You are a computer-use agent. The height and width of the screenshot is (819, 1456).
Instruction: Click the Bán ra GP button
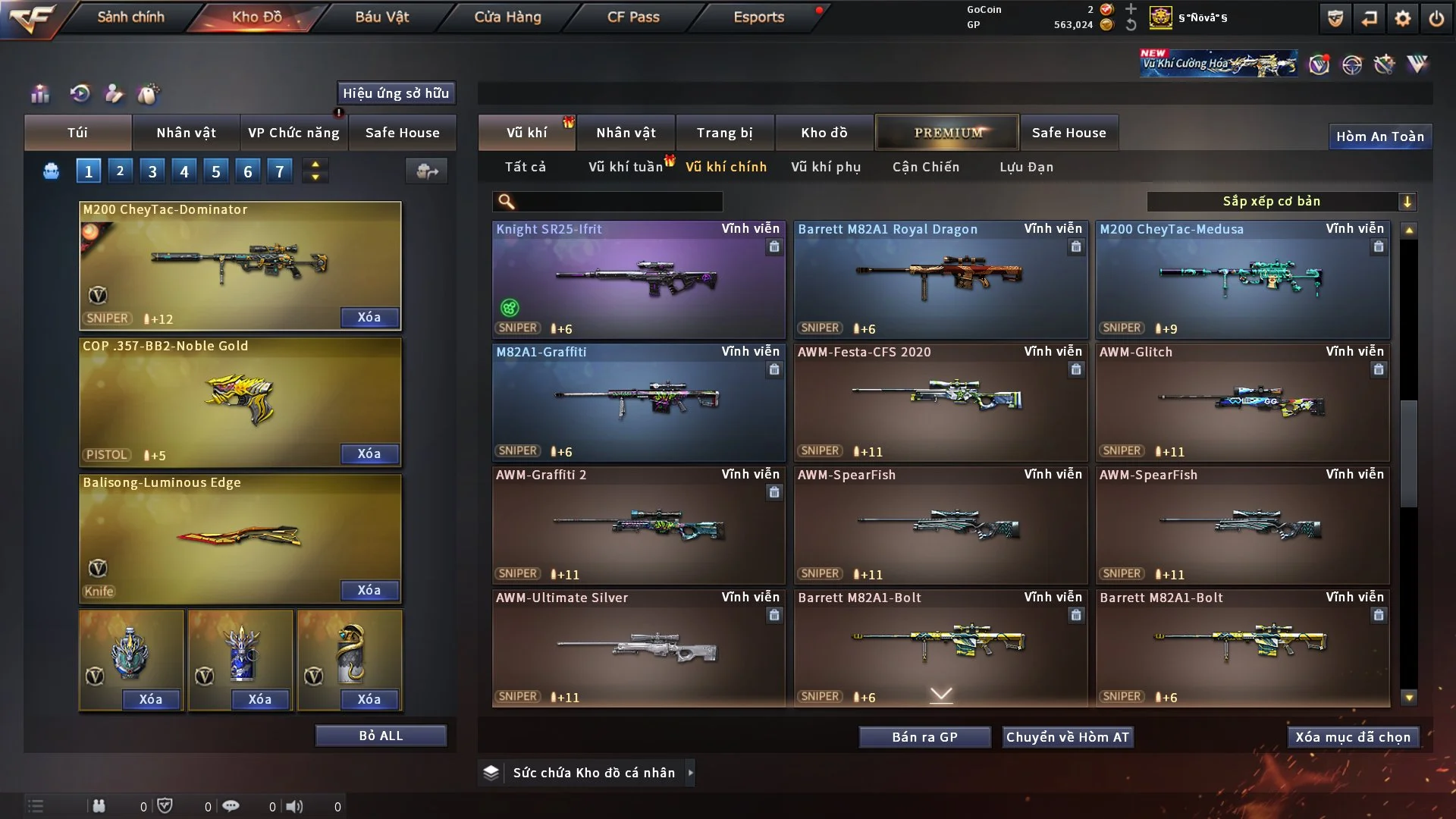pos(924,737)
